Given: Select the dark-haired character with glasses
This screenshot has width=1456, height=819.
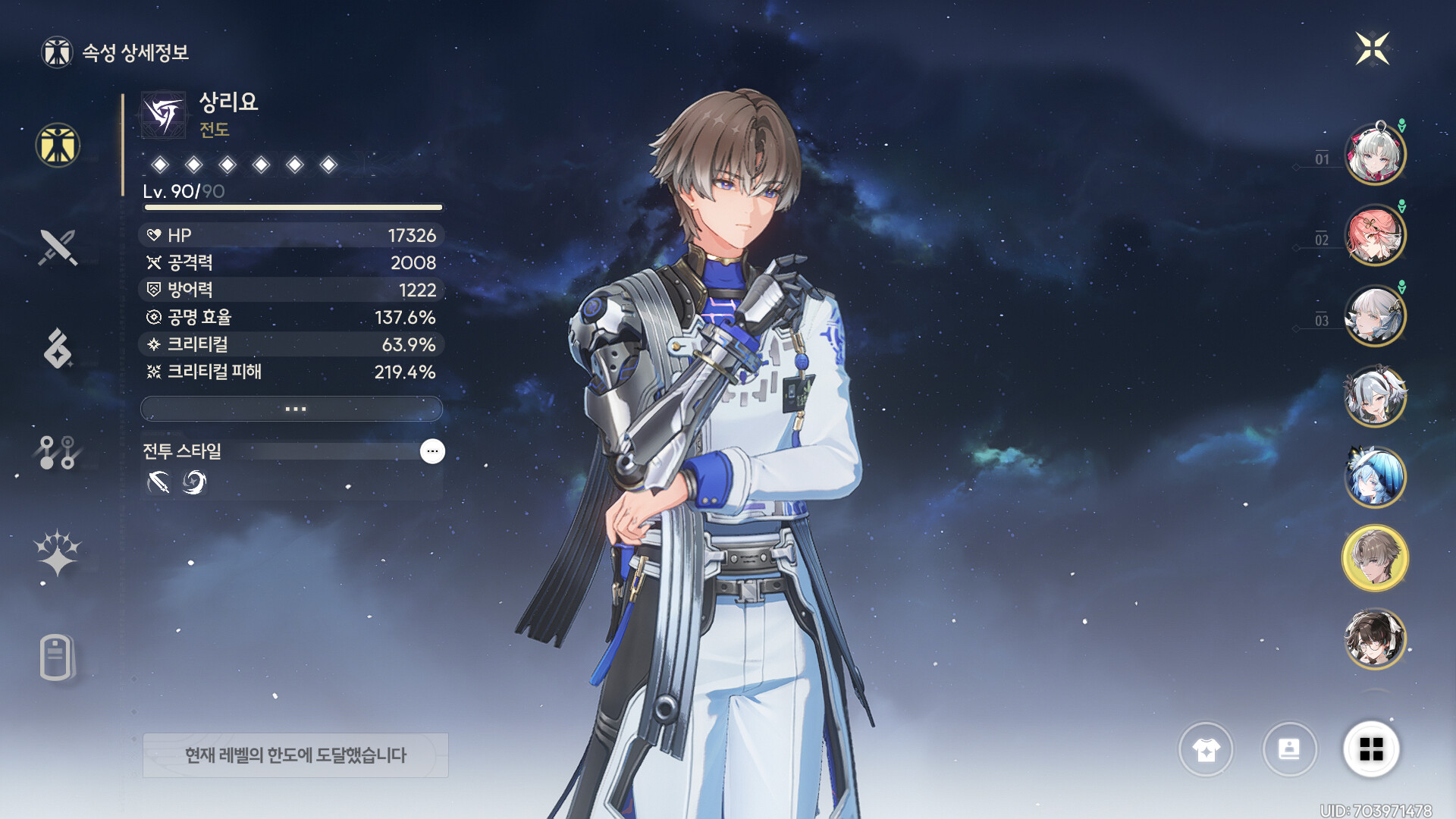Looking at the screenshot, I should coord(1375,639).
